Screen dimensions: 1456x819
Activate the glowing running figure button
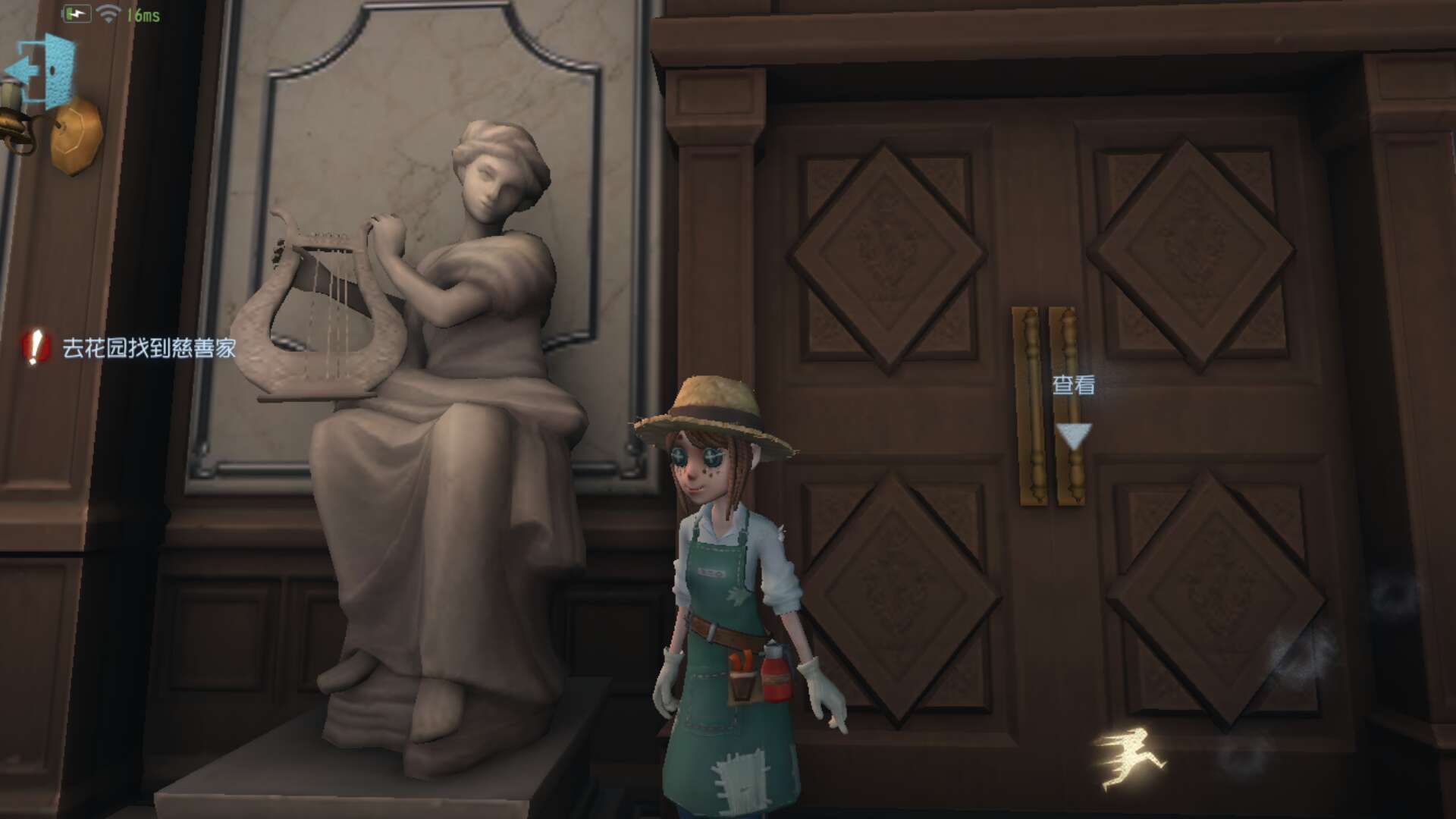[x=1128, y=756]
